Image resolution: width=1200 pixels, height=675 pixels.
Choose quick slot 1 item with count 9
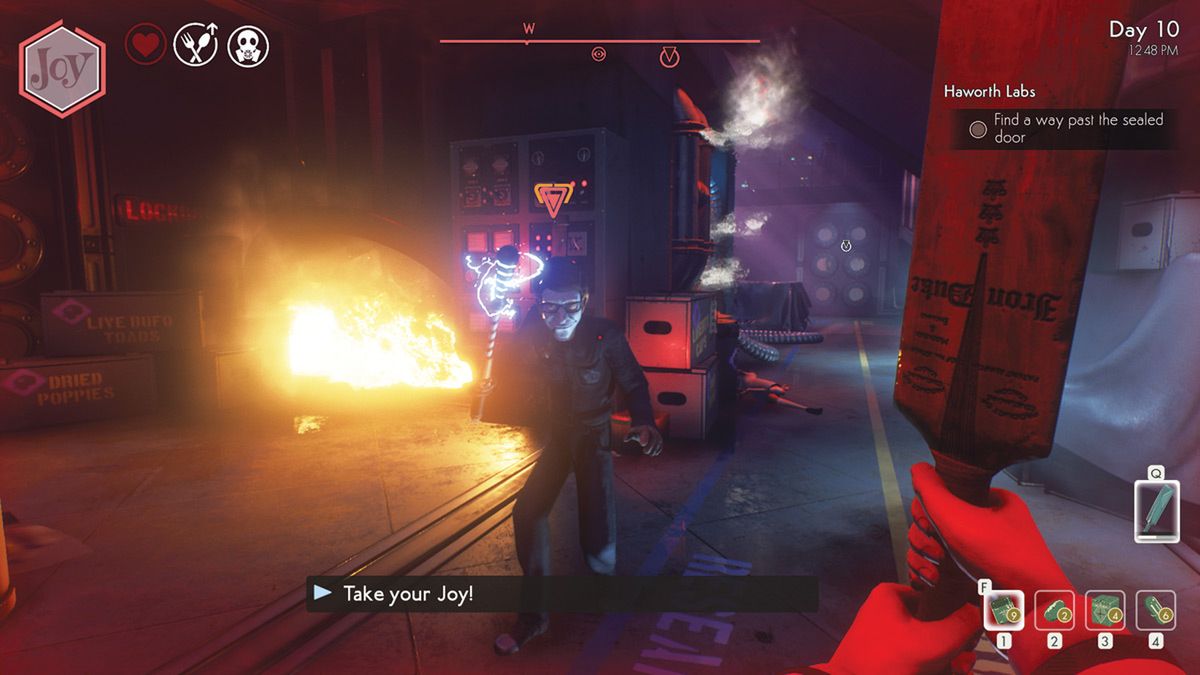coord(1003,609)
